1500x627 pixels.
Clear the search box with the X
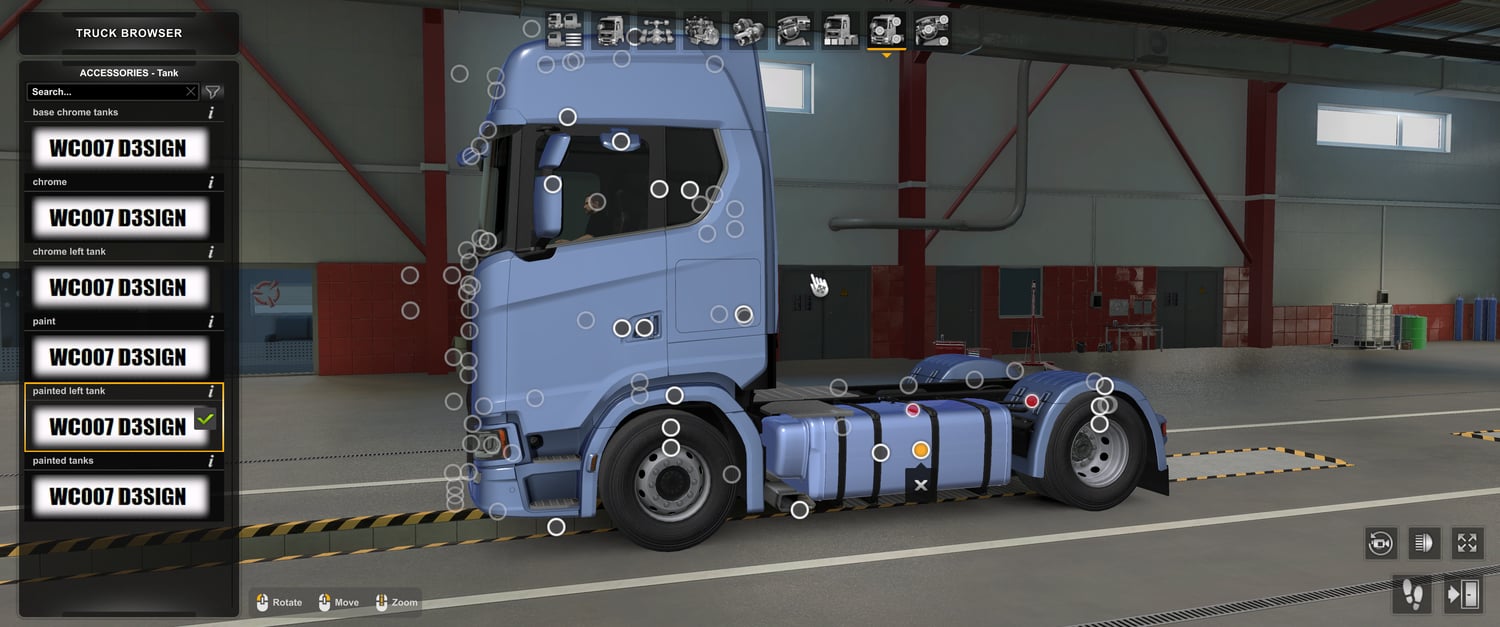click(x=191, y=92)
